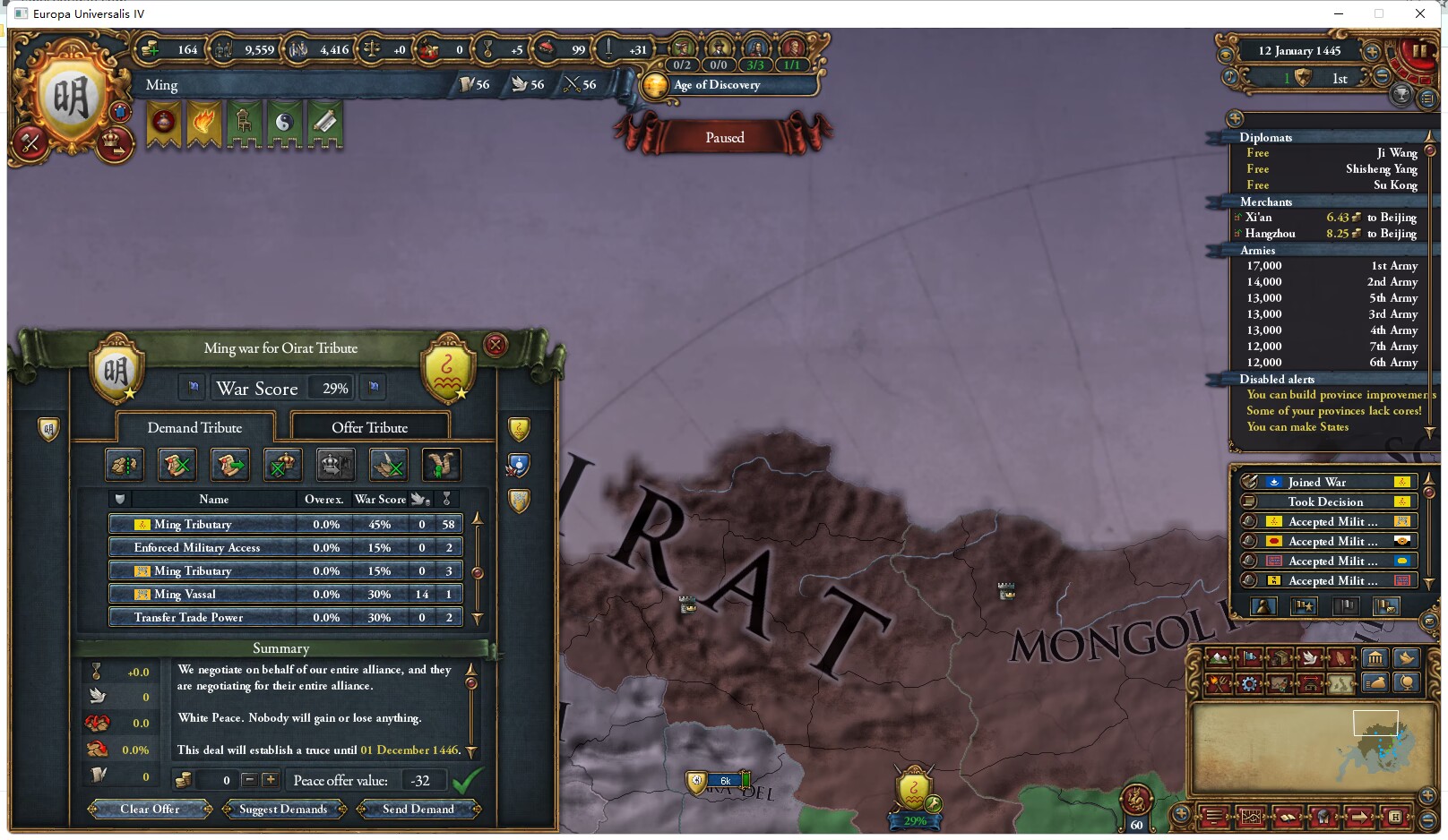Collapse the Armies section in the outliner

click(1258, 251)
